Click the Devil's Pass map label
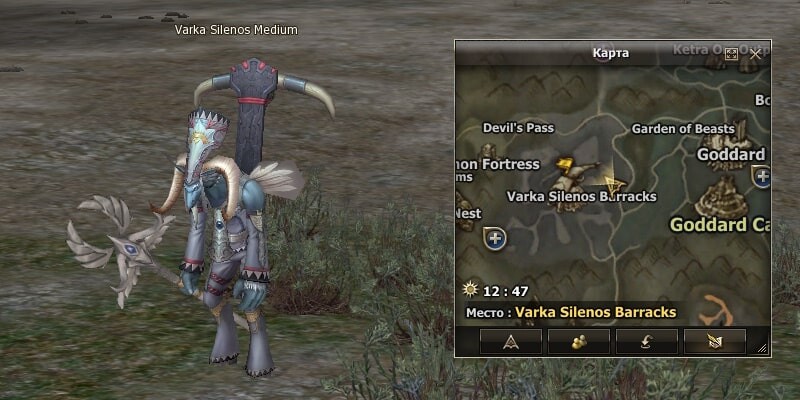This screenshot has width=800, height=400. (517, 128)
